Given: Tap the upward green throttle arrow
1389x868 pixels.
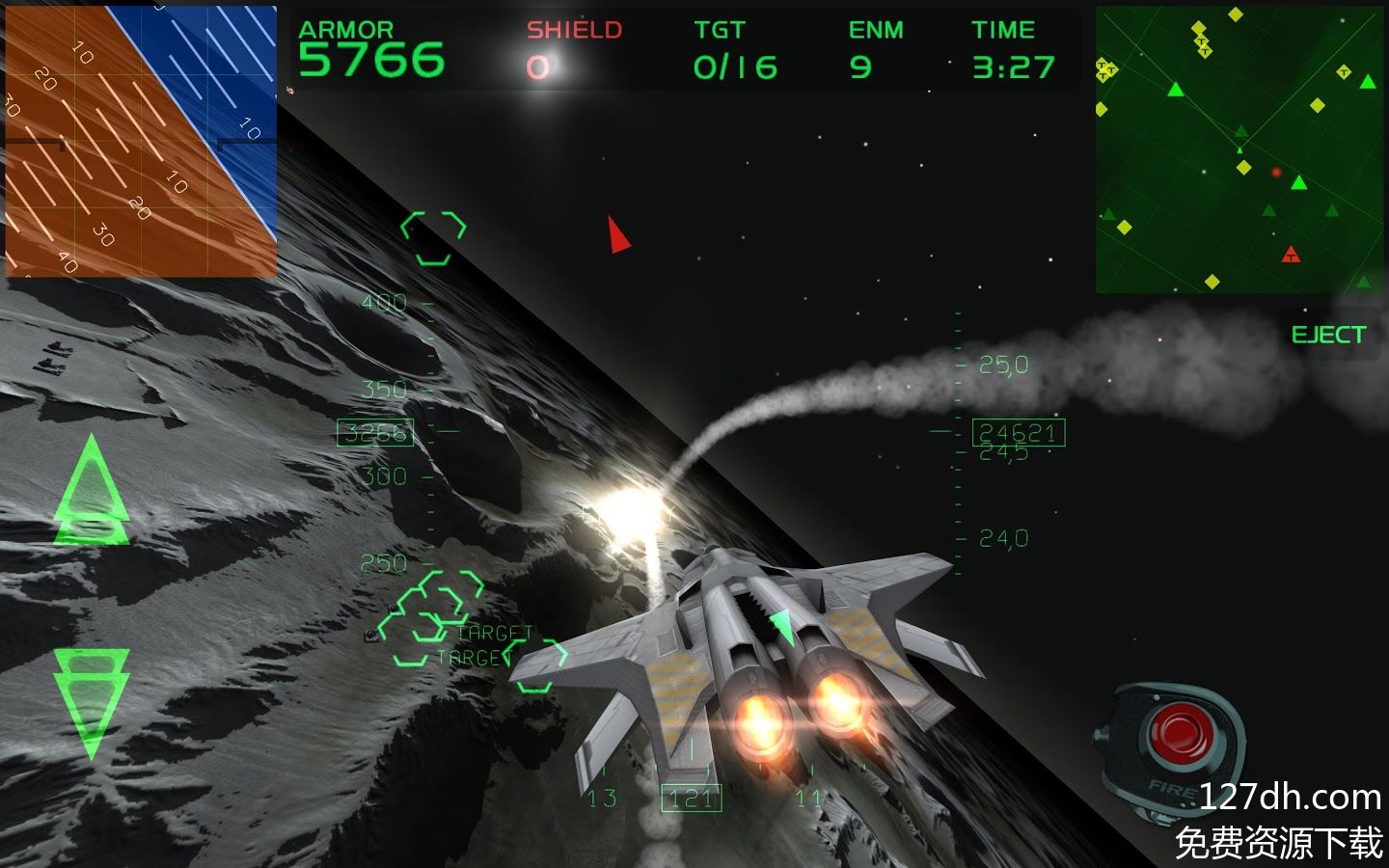Looking at the screenshot, I should (92, 492).
